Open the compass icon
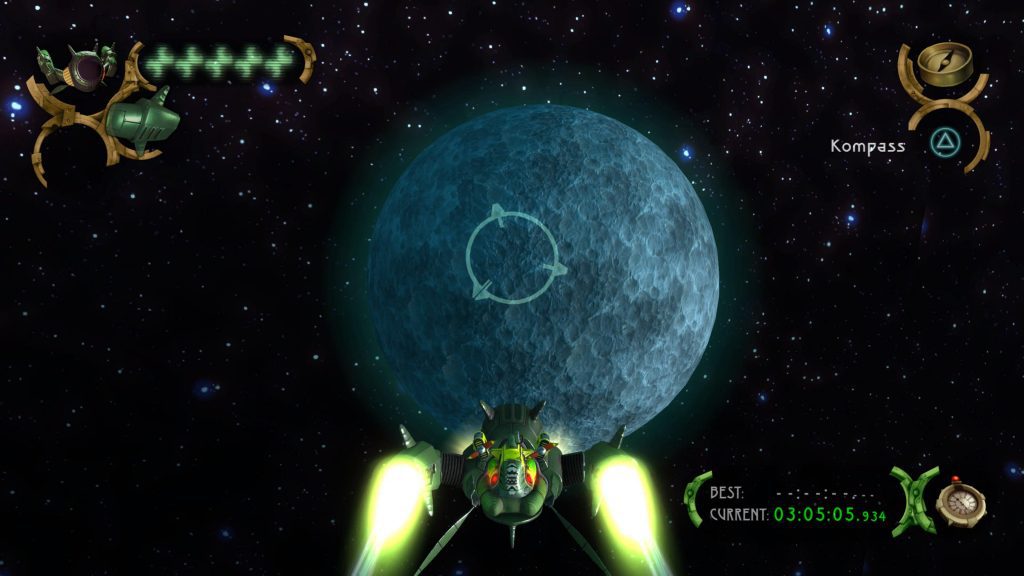1024x576 pixels. point(941,62)
